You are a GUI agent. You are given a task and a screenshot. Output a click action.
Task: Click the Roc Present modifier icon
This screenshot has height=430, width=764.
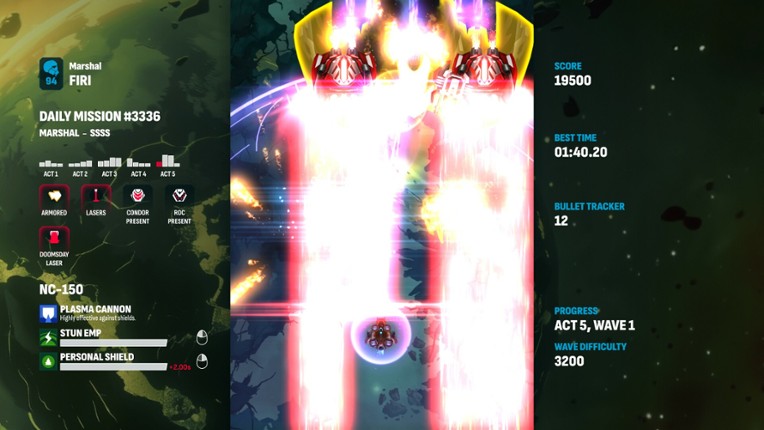tap(179, 196)
